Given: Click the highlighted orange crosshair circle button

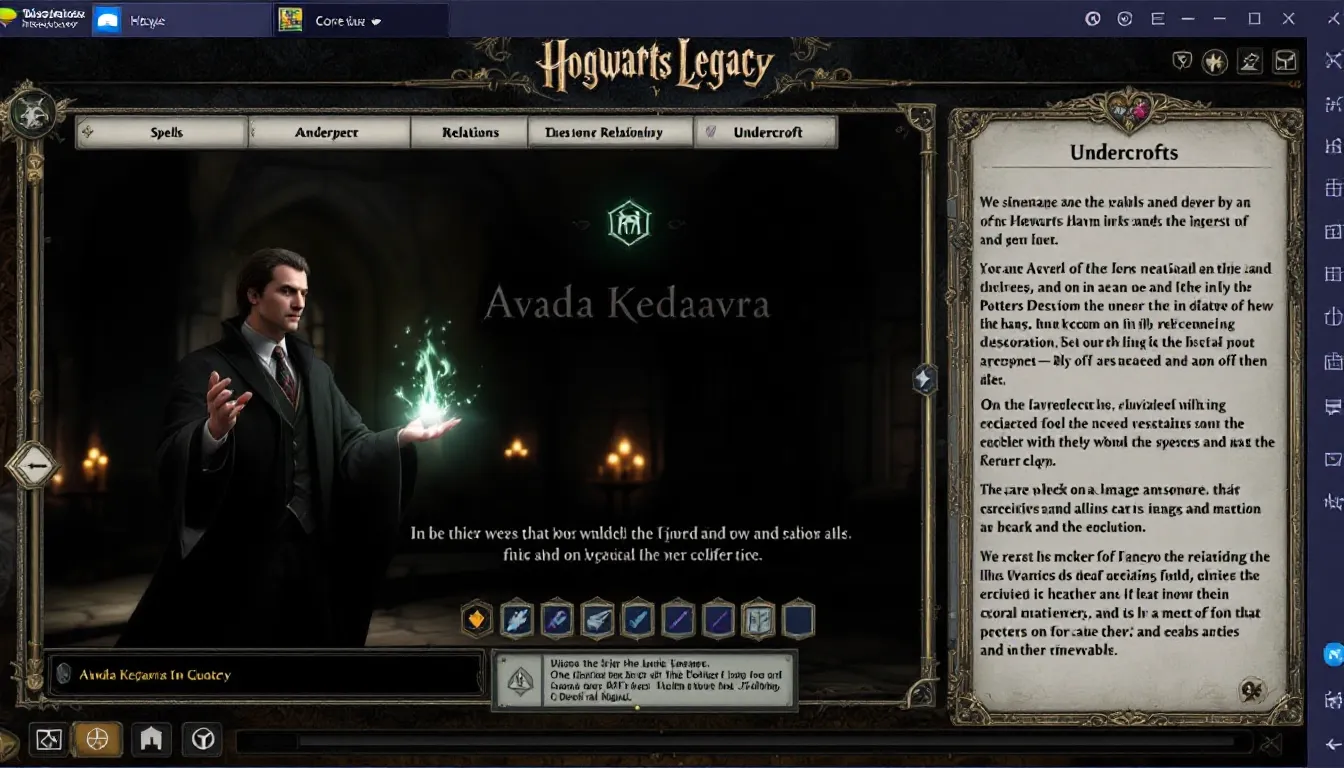Looking at the screenshot, I should (97, 739).
